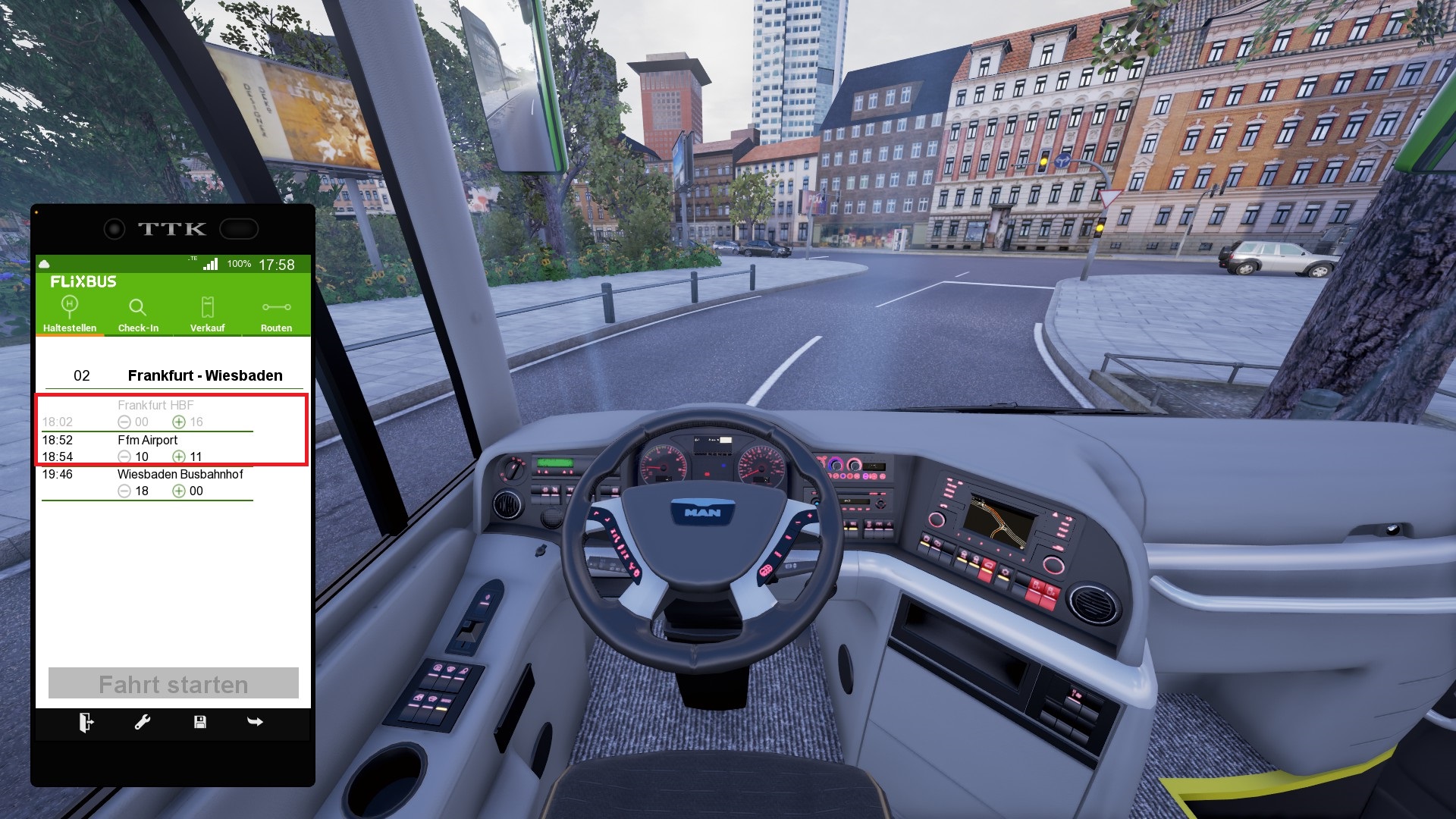Show the Routen tab
This screenshot has height=819, width=1456.
(x=276, y=314)
